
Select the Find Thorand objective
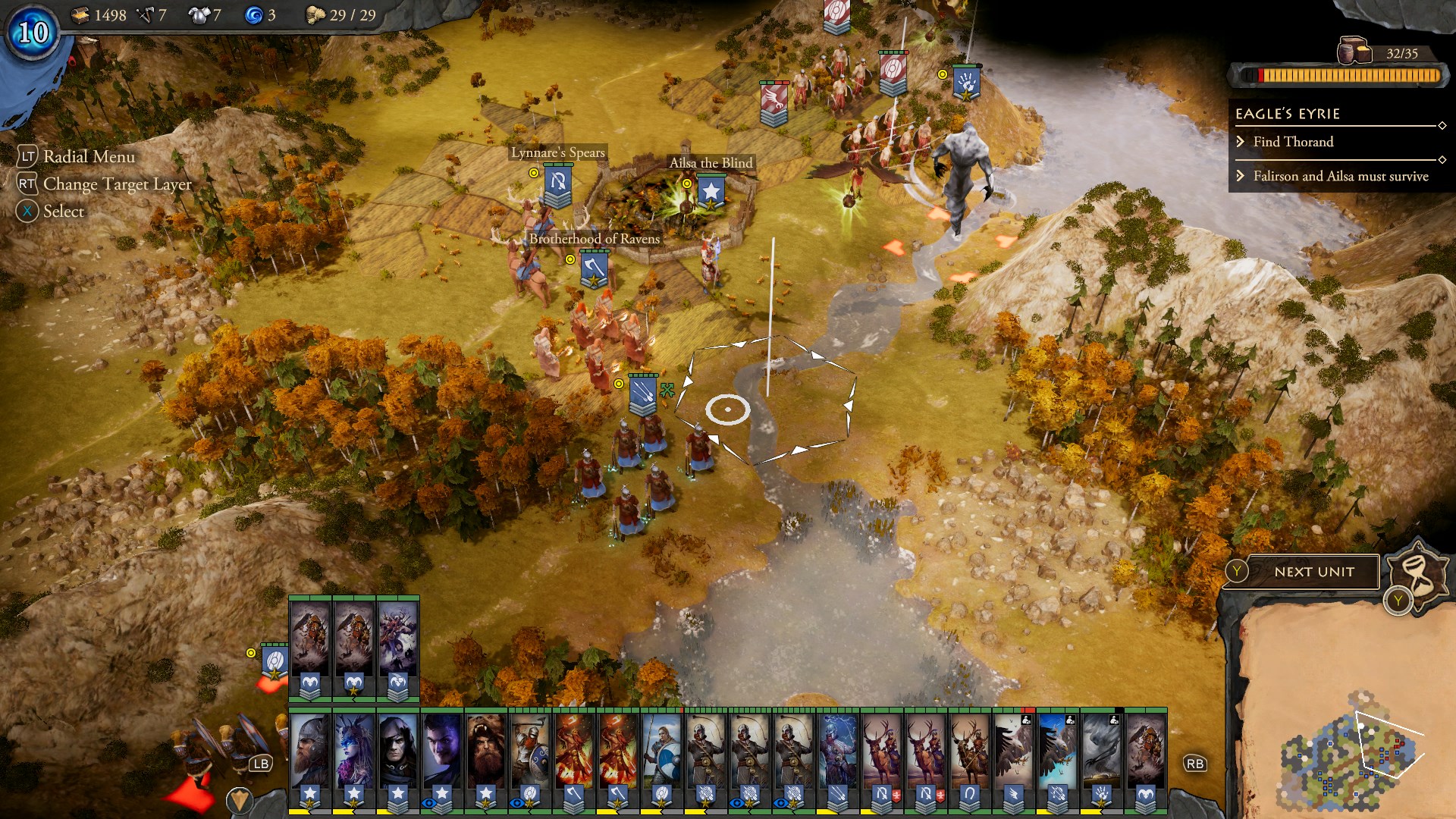click(1293, 142)
